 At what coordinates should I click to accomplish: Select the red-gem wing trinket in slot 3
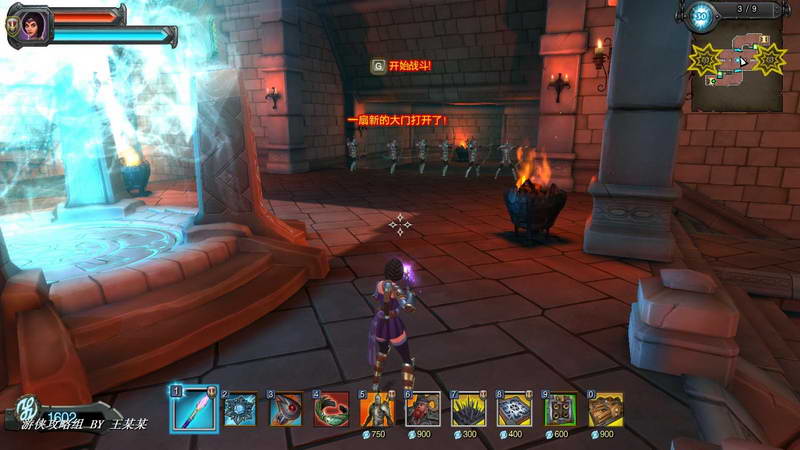coord(286,409)
